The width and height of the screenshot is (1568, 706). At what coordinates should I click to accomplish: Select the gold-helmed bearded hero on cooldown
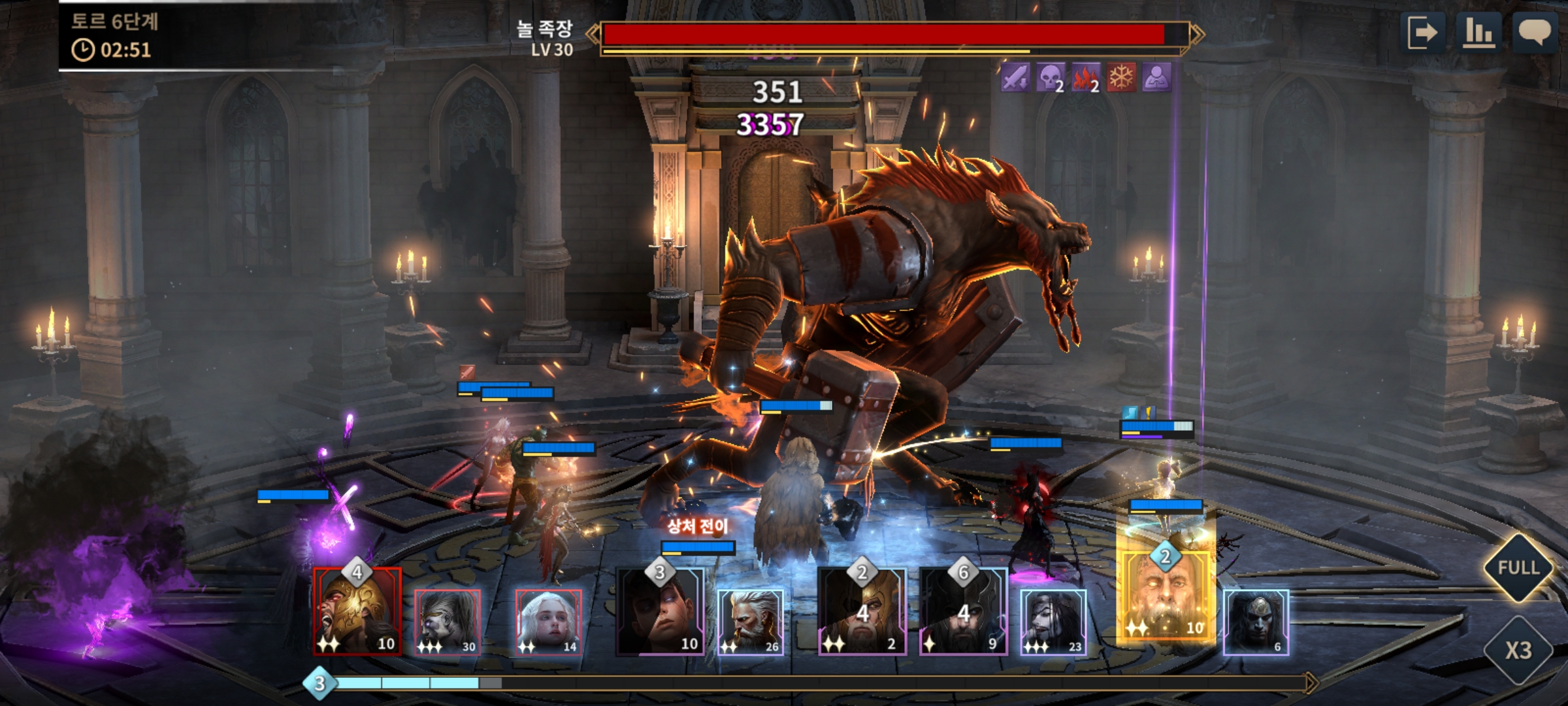click(862, 611)
